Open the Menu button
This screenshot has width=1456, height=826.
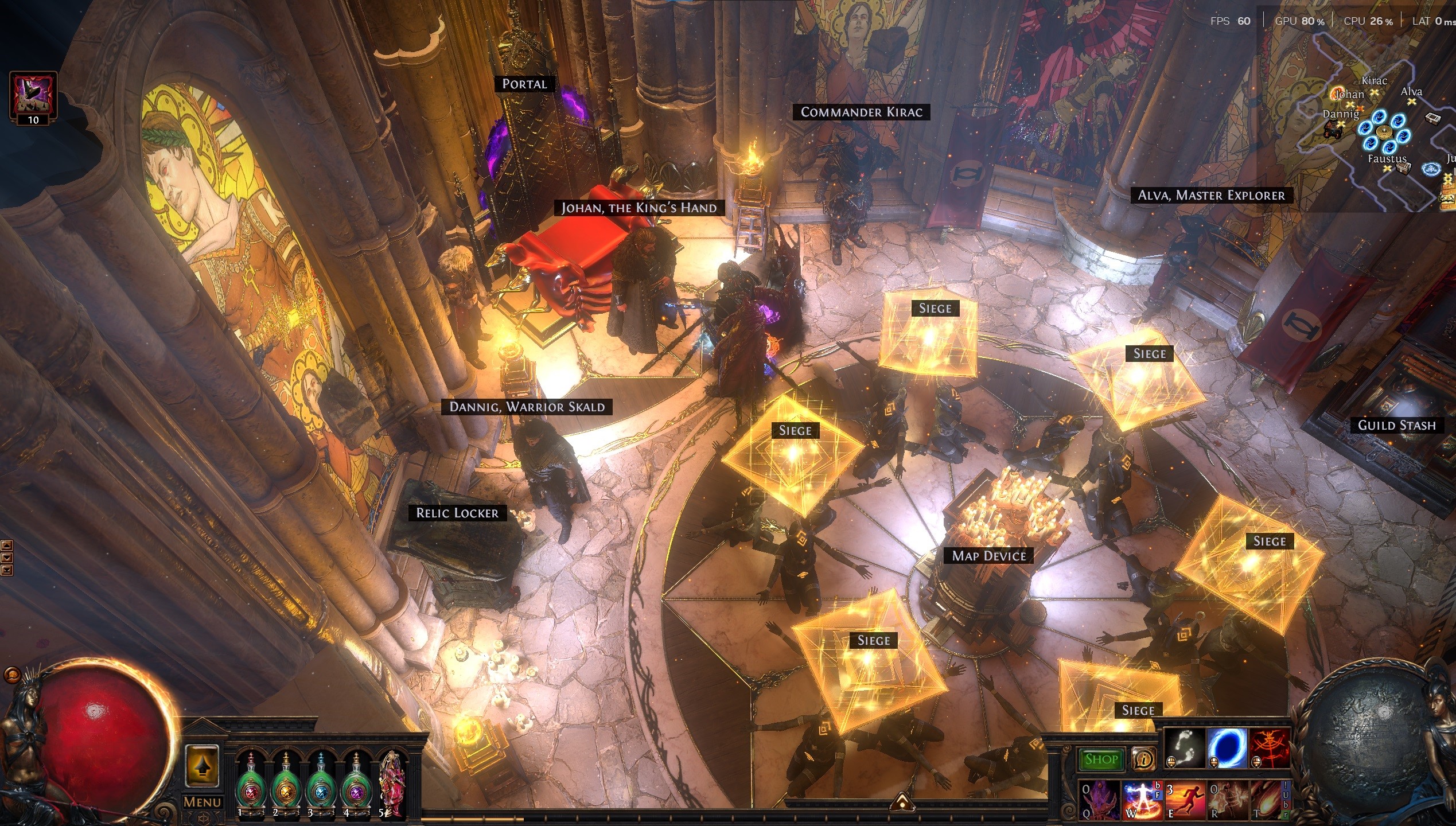[202, 802]
